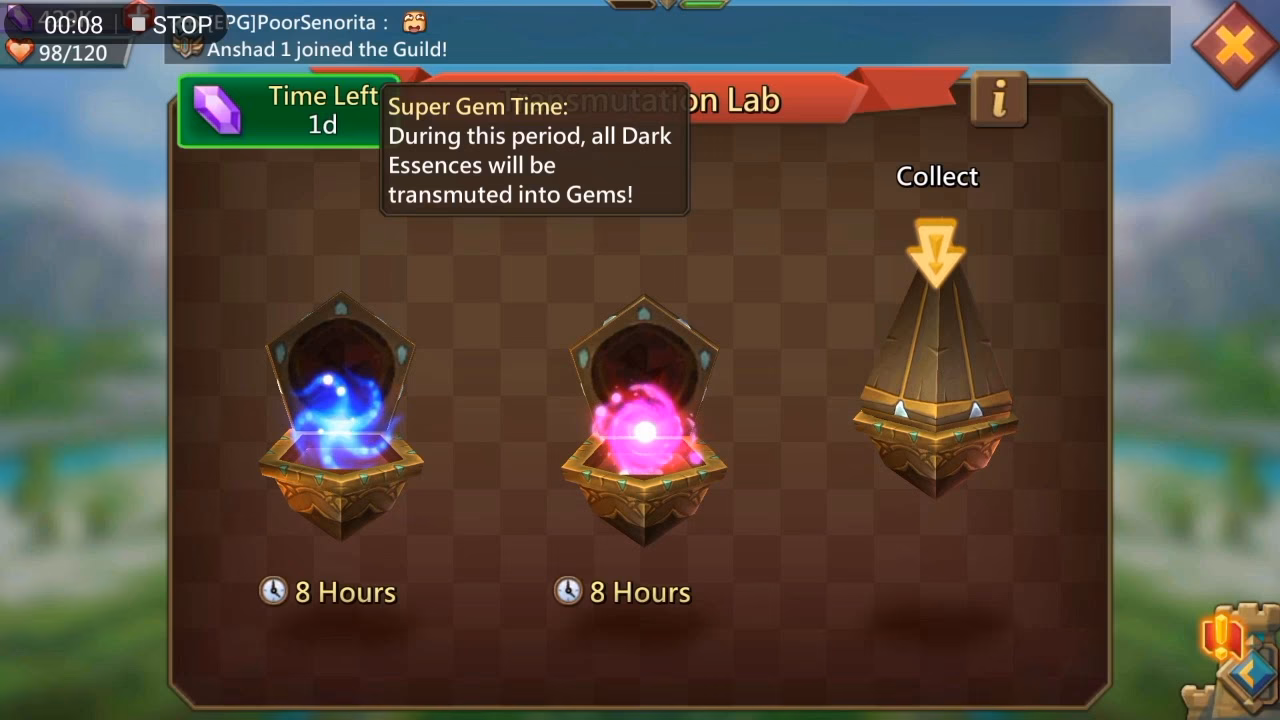Screen dimensions: 1280x720
Task: Dismiss the Super Gem Time tooltip
Action: click(534, 150)
